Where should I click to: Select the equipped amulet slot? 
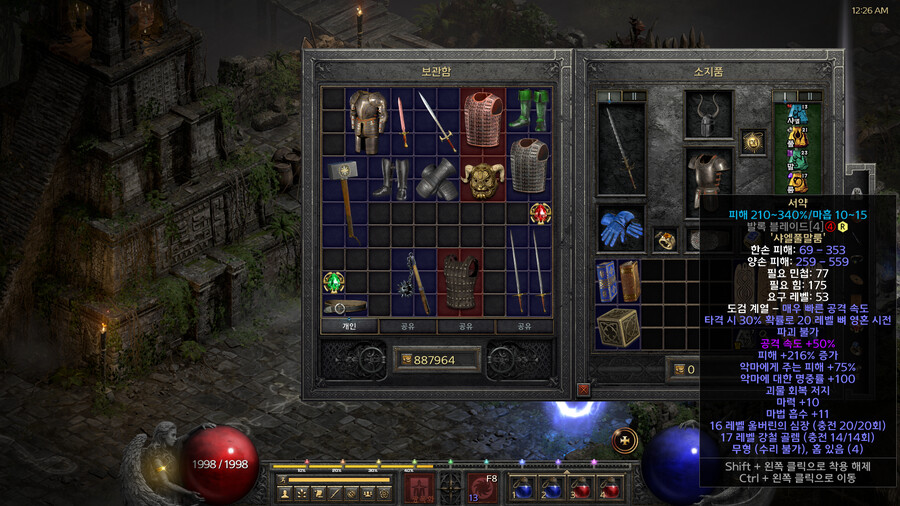click(750, 142)
